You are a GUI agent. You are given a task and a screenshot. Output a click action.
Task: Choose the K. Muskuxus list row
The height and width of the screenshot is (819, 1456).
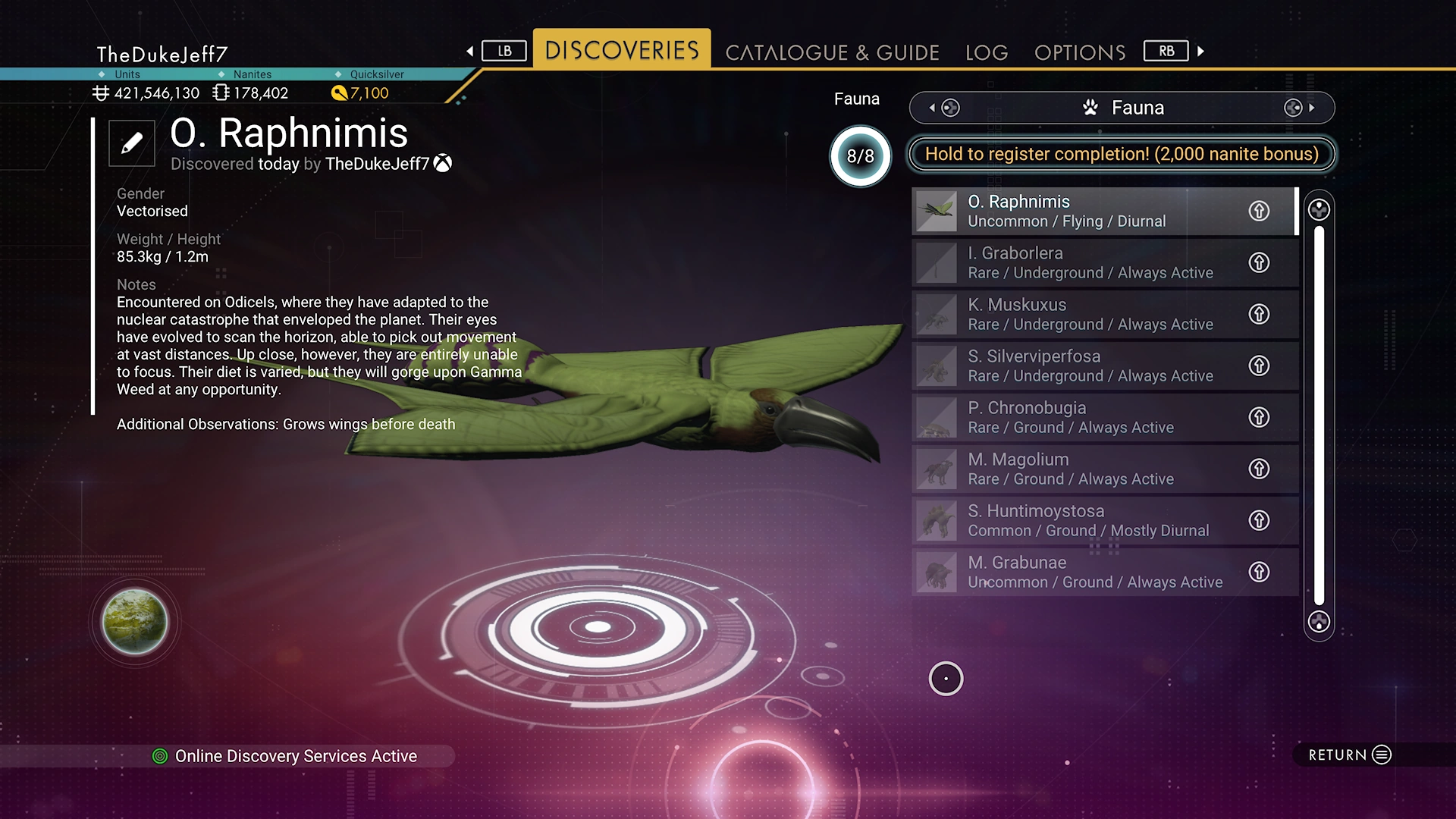[x=1077, y=314]
